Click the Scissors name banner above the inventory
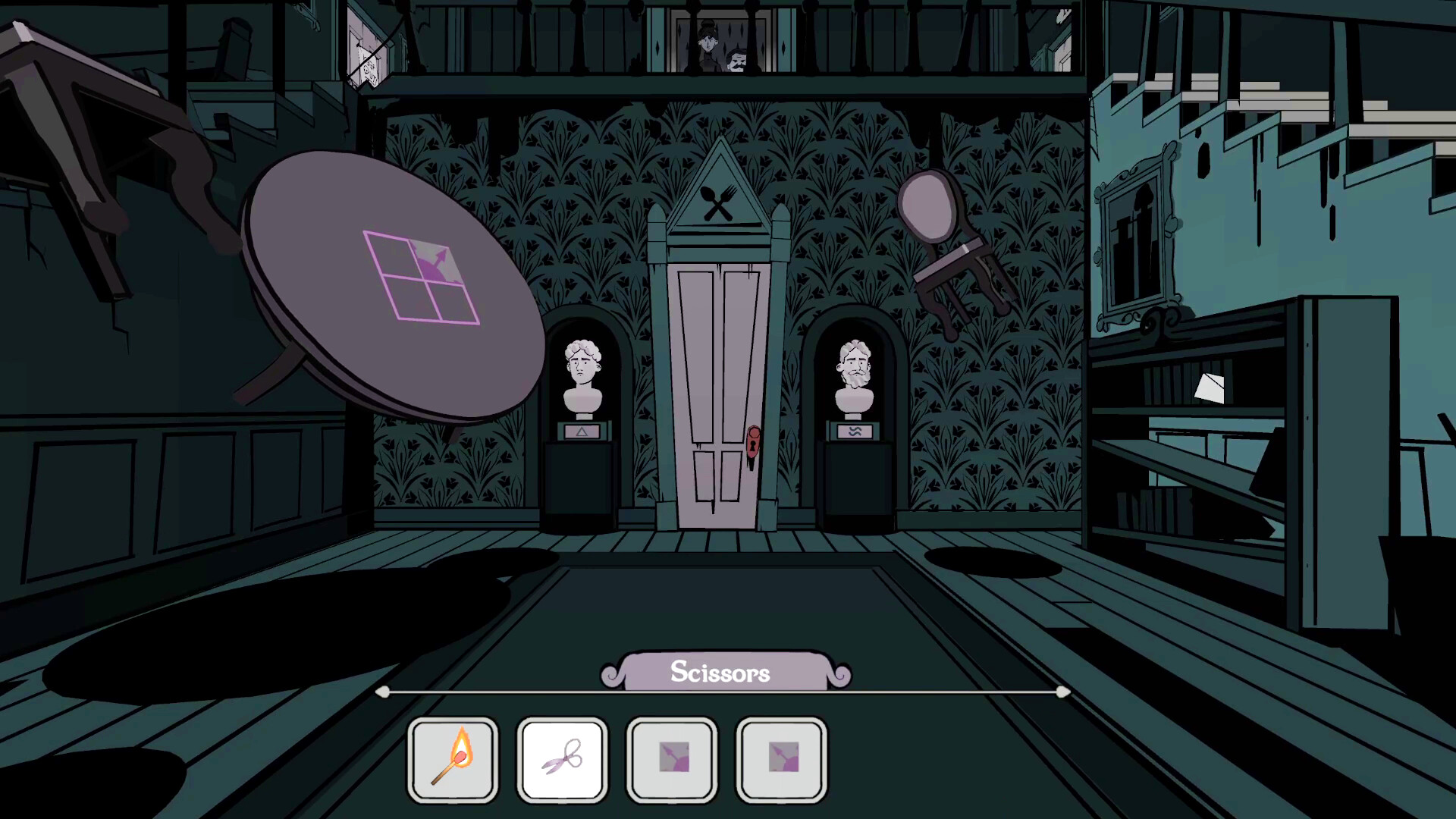Screen dimensions: 1456x819 point(720,672)
